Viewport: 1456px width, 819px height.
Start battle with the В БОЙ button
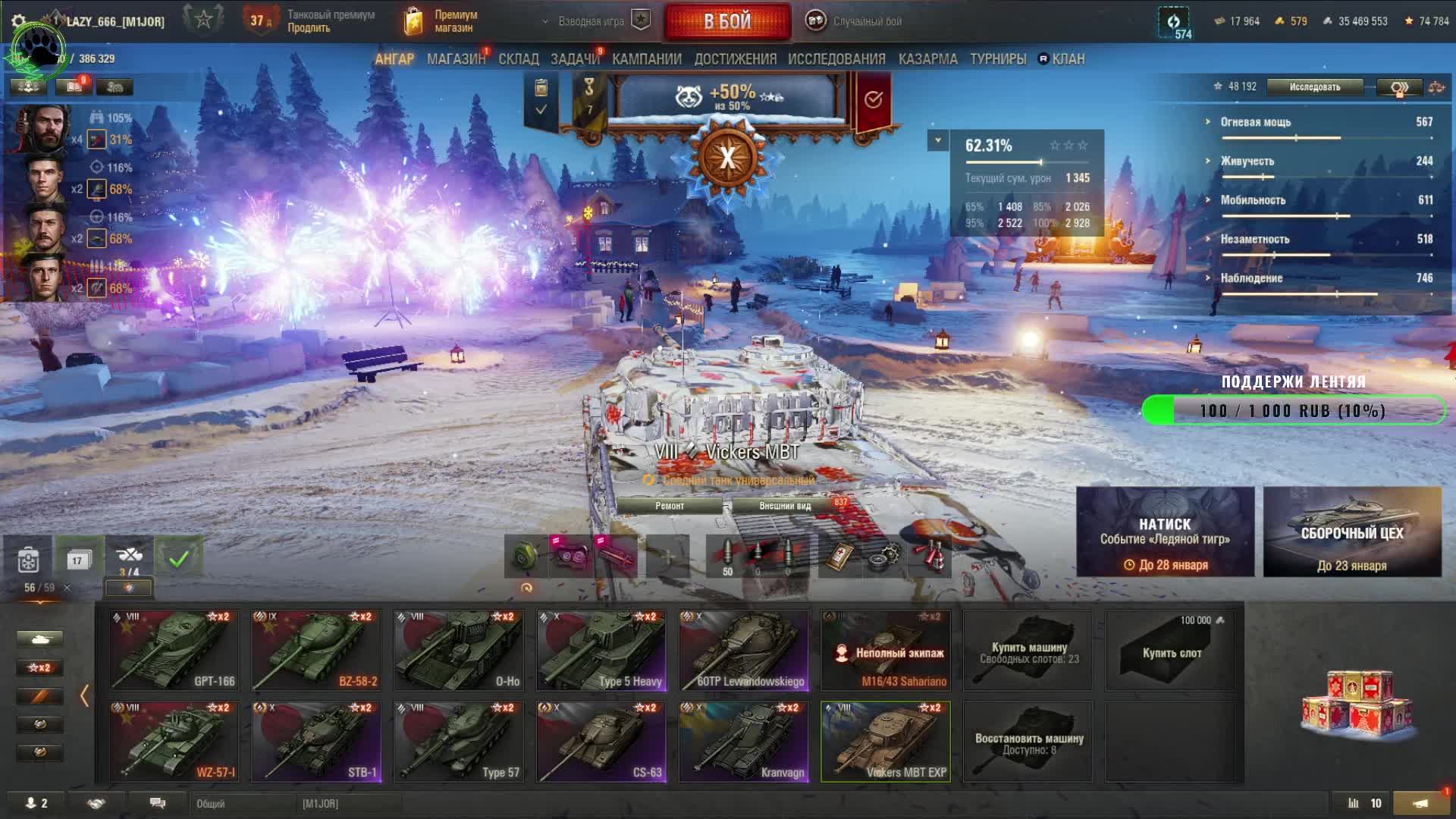tap(726, 21)
